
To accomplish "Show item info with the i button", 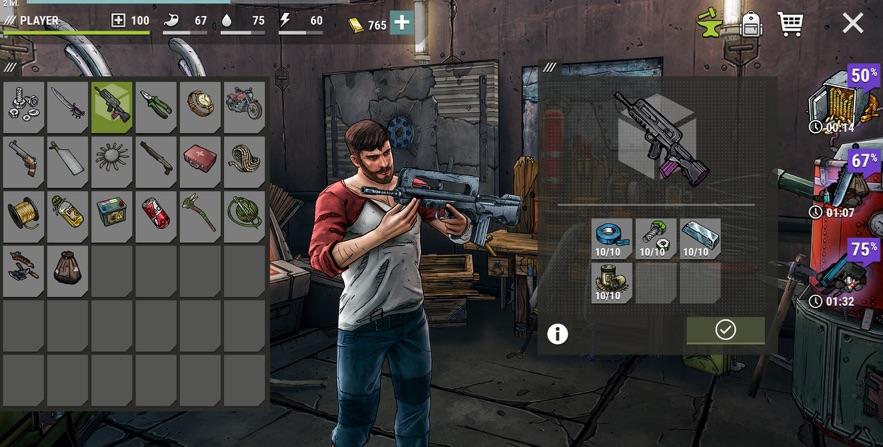I will [558, 334].
